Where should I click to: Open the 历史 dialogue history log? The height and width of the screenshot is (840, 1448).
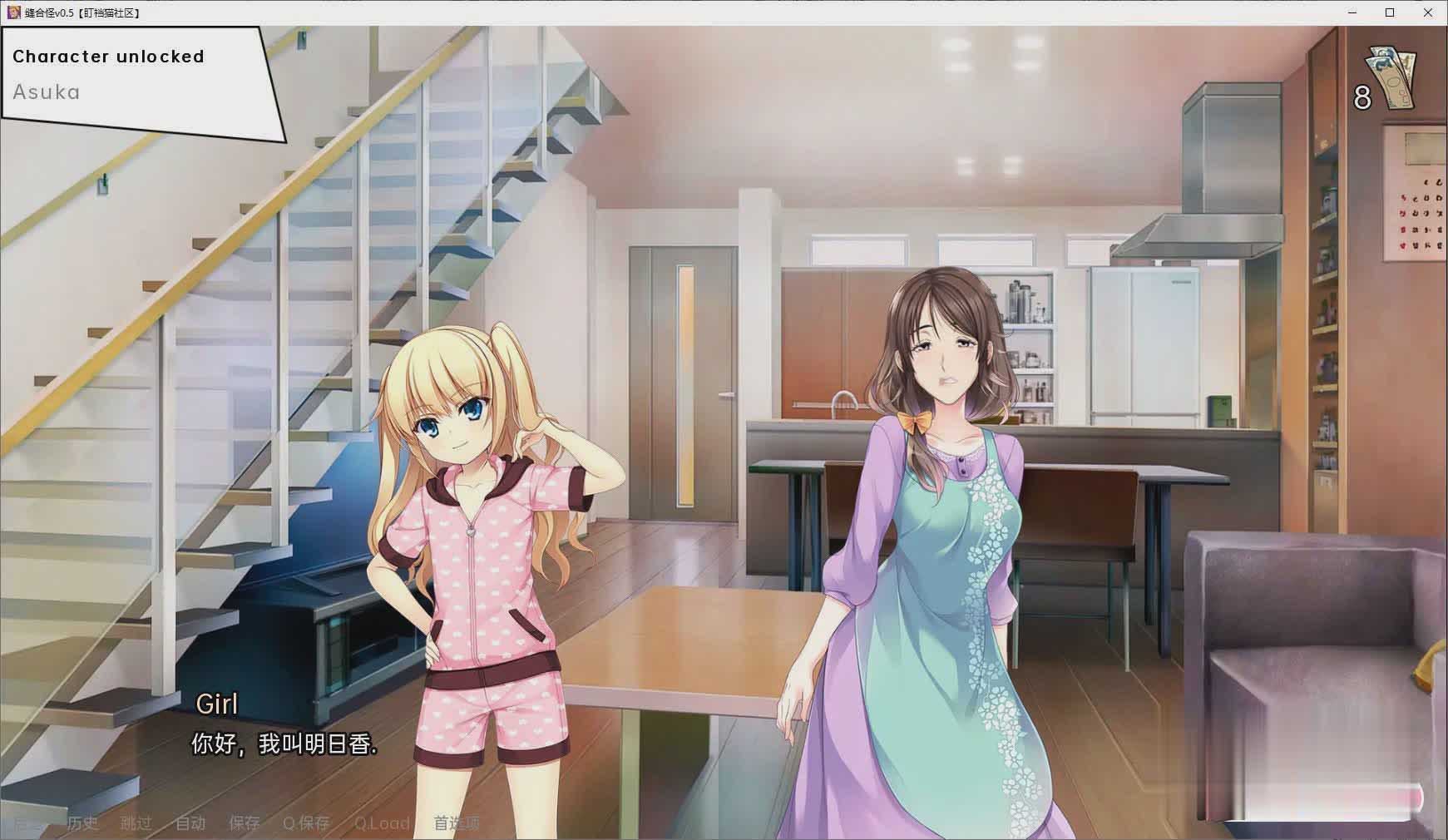click(x=82, y=823)
